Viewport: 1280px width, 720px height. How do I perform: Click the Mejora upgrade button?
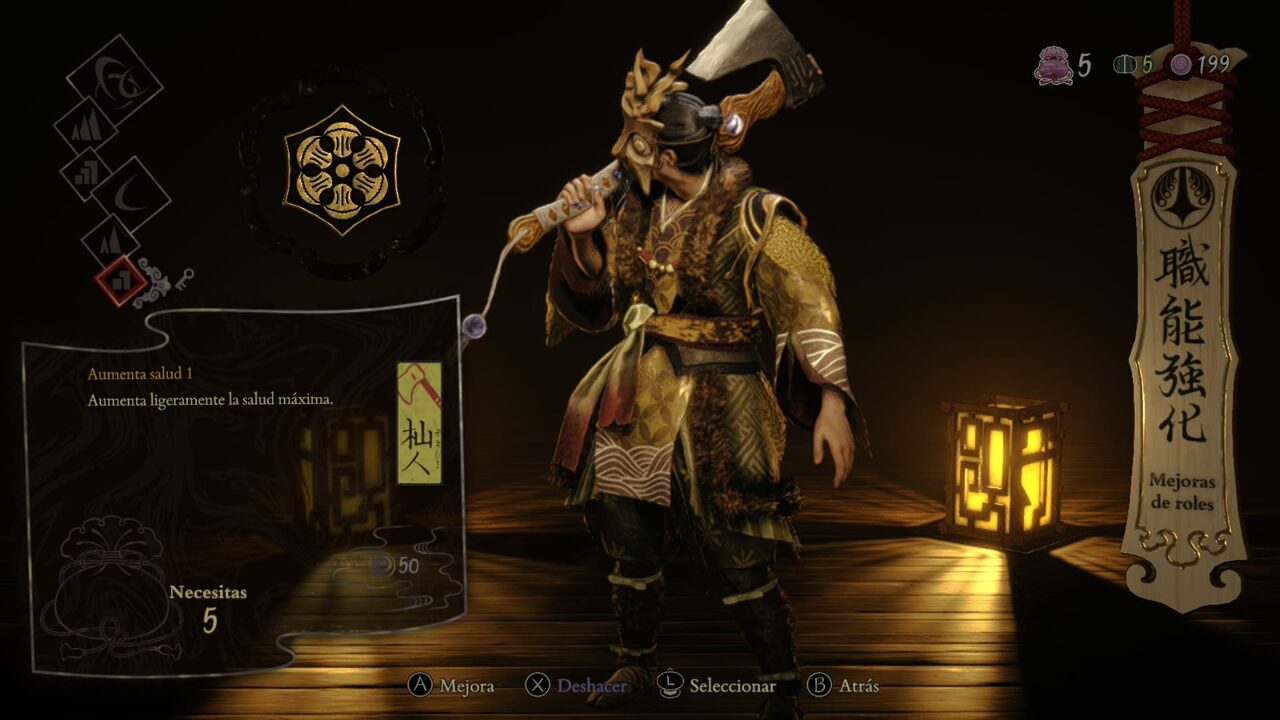(451, 686)
